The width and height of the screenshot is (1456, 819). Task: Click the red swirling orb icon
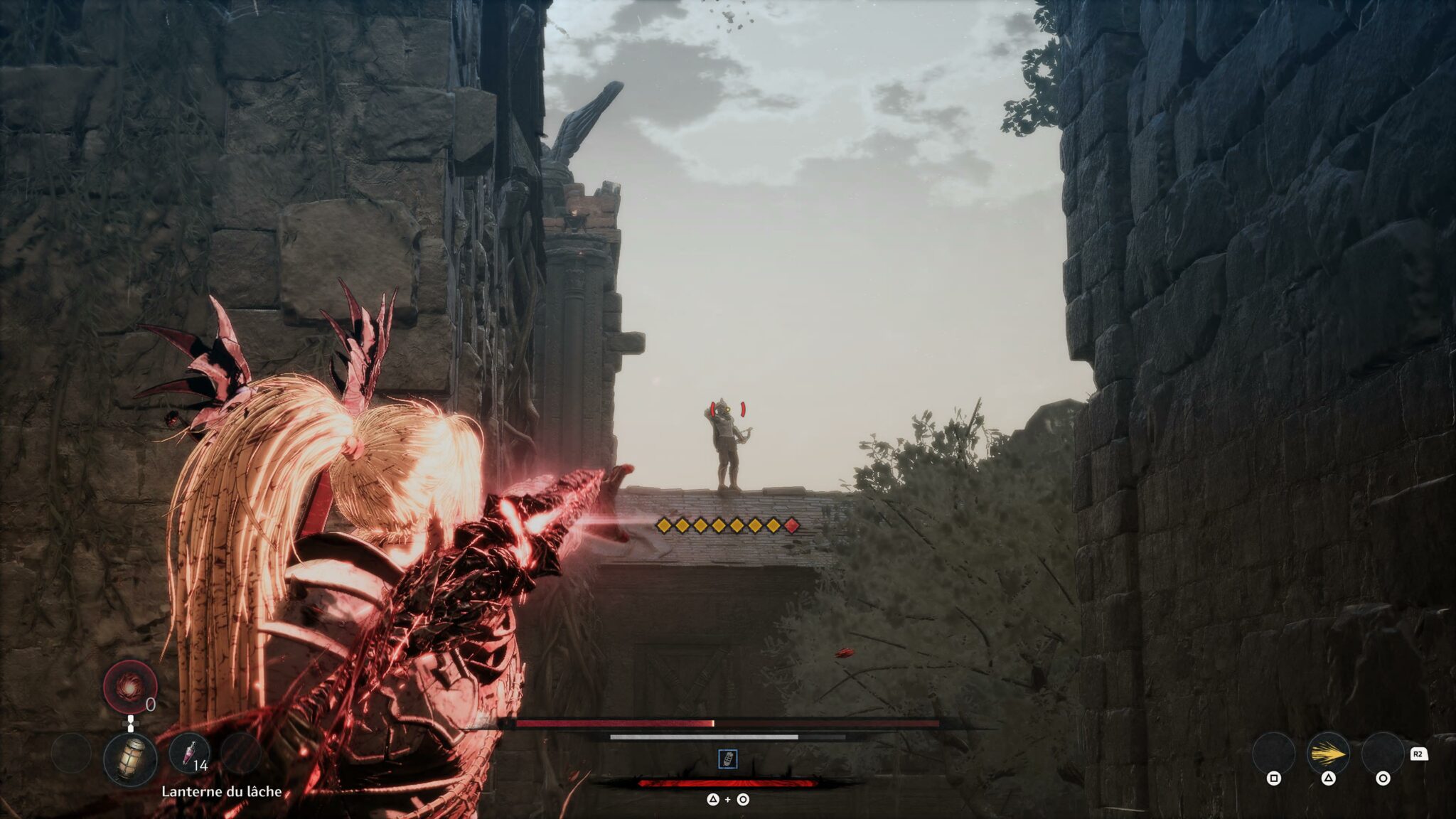tap(129, 687)
